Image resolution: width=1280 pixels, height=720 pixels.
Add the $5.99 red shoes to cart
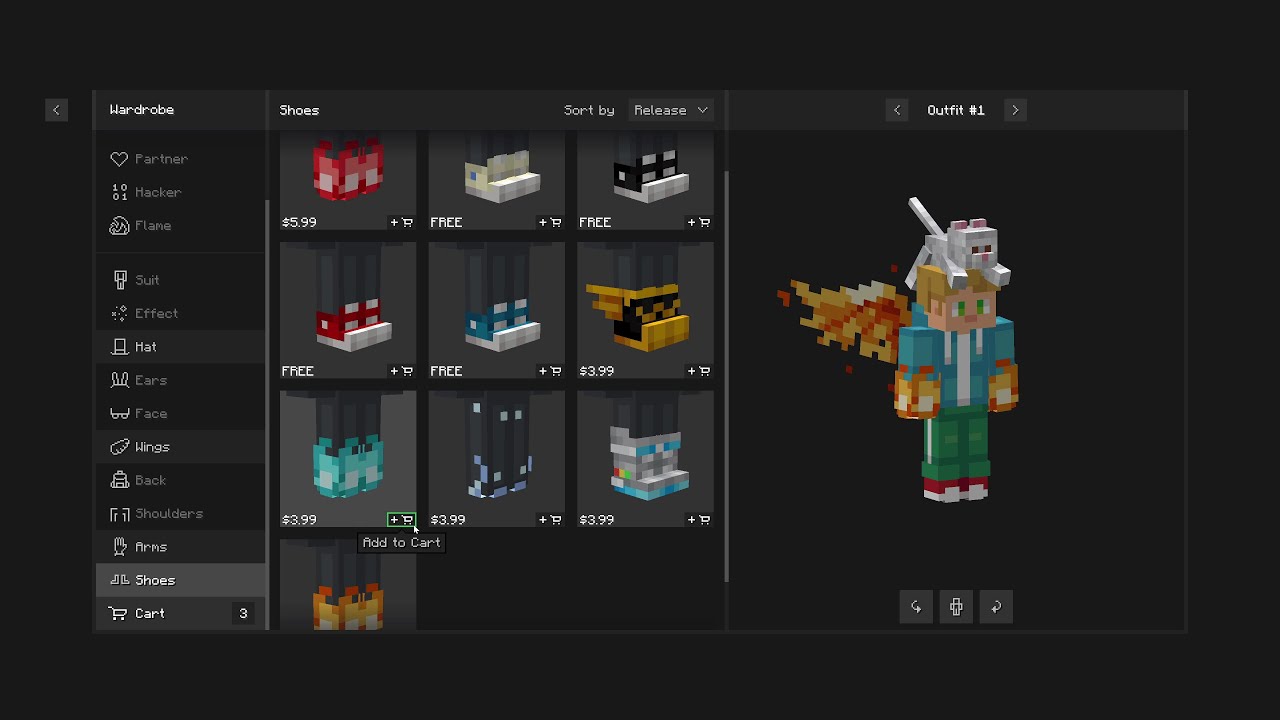401,222
